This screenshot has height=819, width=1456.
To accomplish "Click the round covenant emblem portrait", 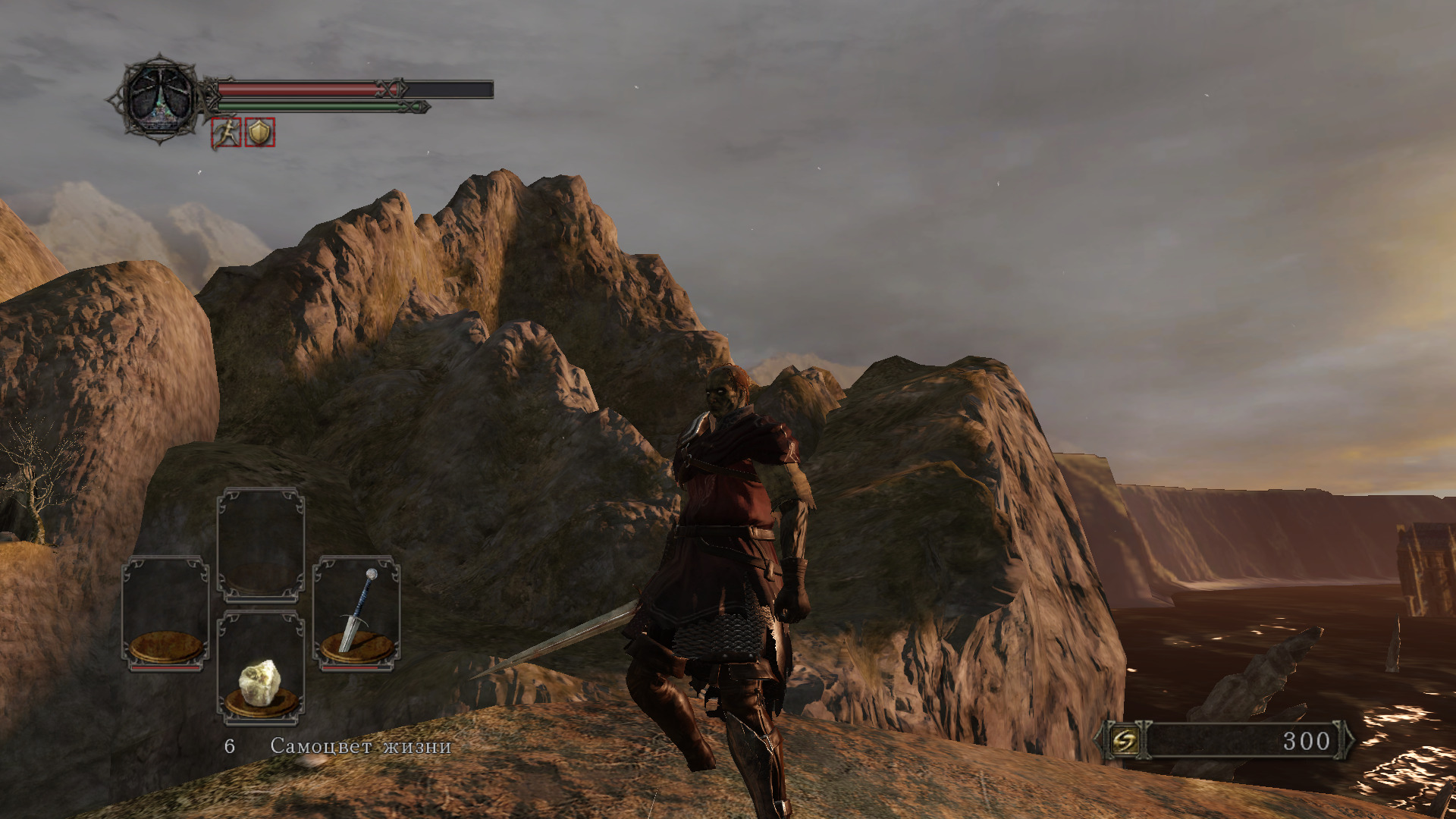I will click(x=159, y=99).
